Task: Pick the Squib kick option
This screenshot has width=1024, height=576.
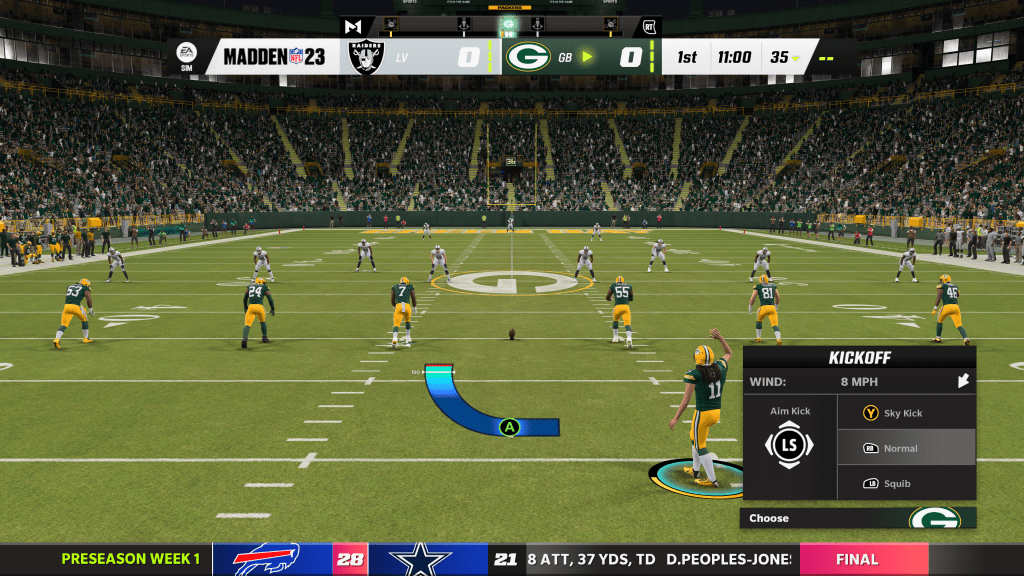Action: tap(904, 484)
